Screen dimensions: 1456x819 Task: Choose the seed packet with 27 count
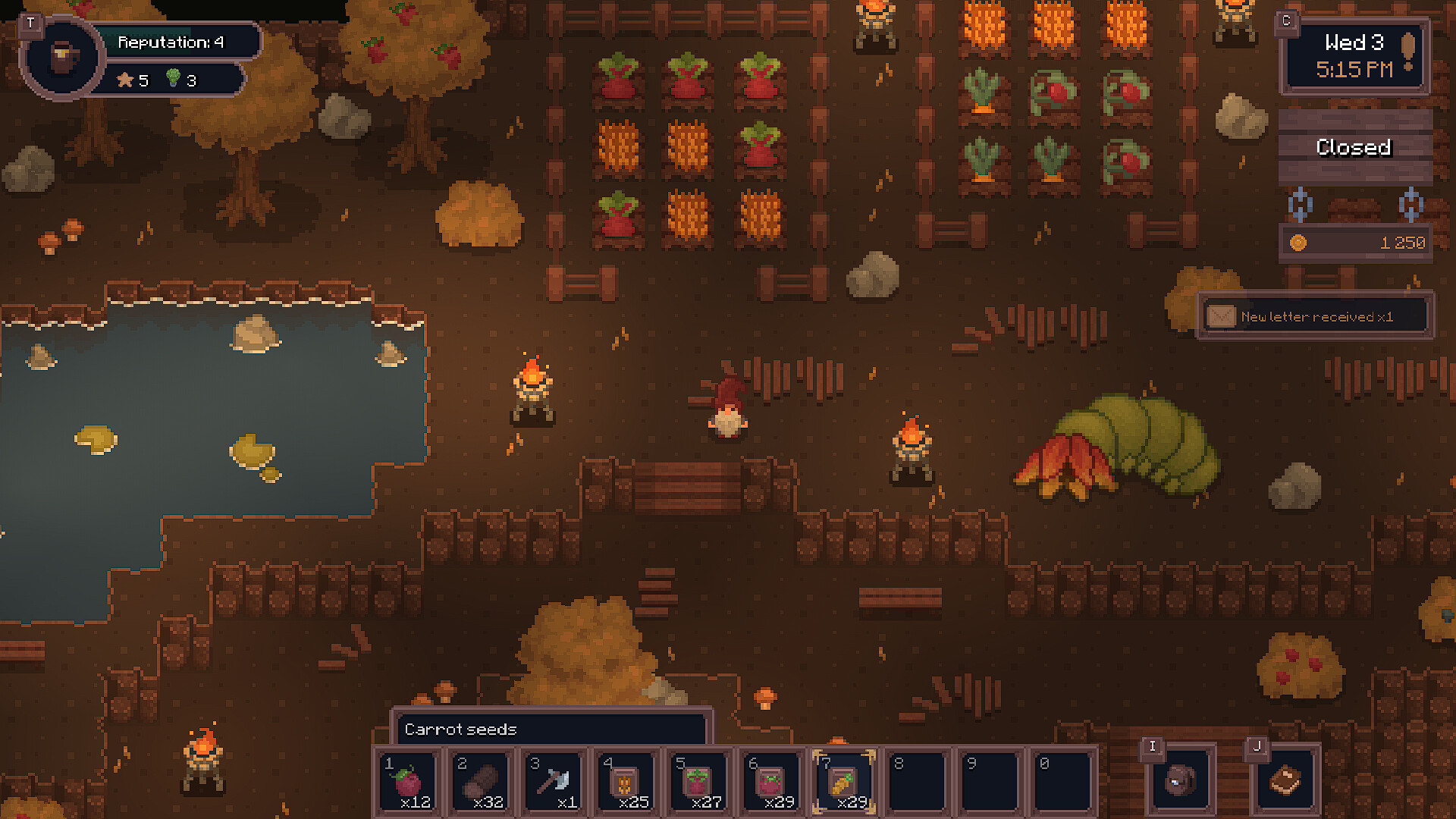pos(699,782)
